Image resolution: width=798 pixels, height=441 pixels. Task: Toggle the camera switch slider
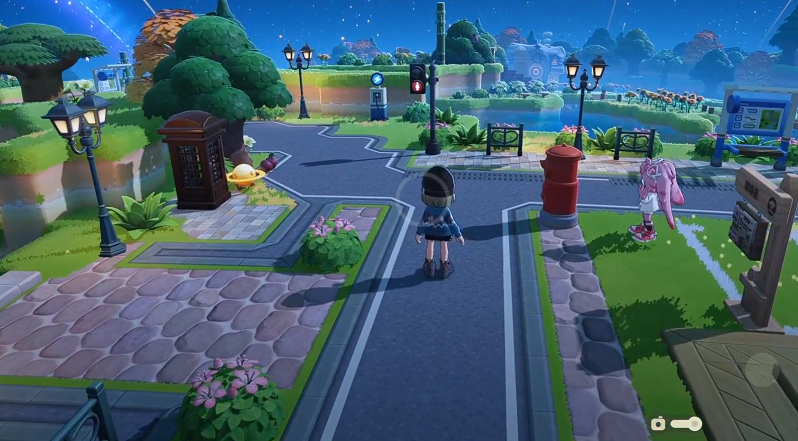tap(686, 424)
